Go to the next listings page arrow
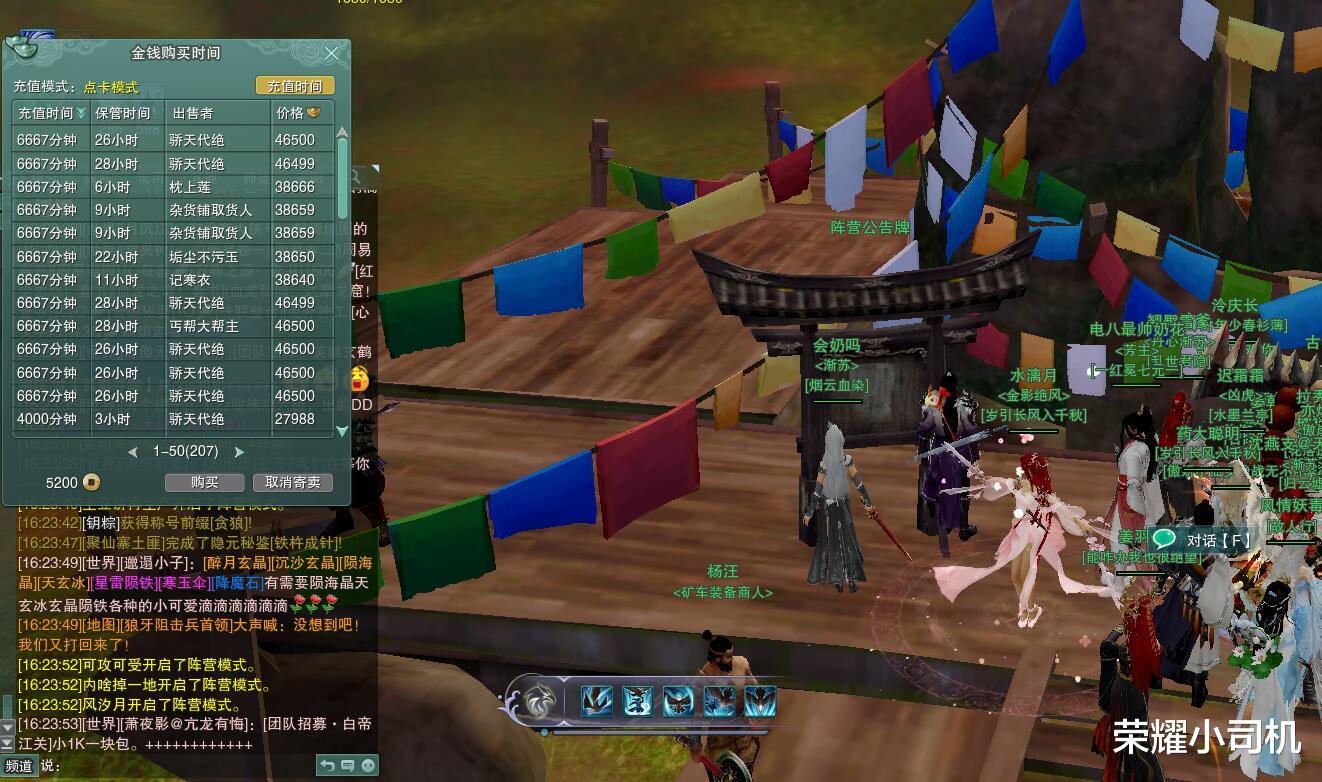Screen dimensions: 1322x782 pos(239,452)
